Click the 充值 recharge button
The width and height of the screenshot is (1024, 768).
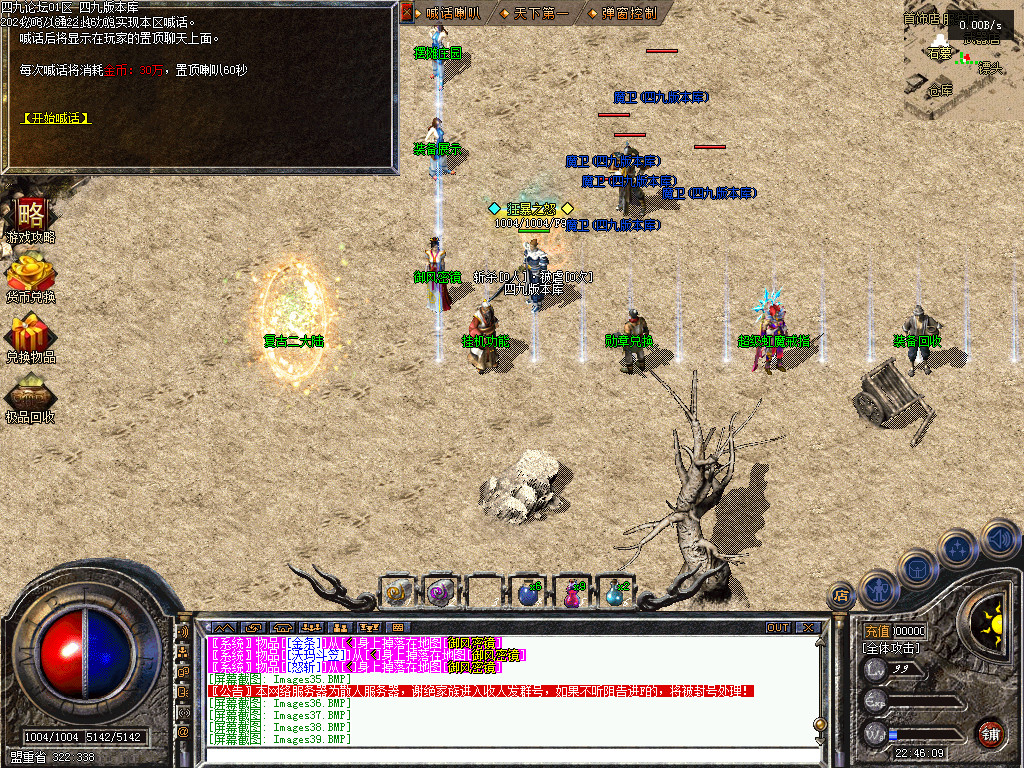(x=877, y=632)
